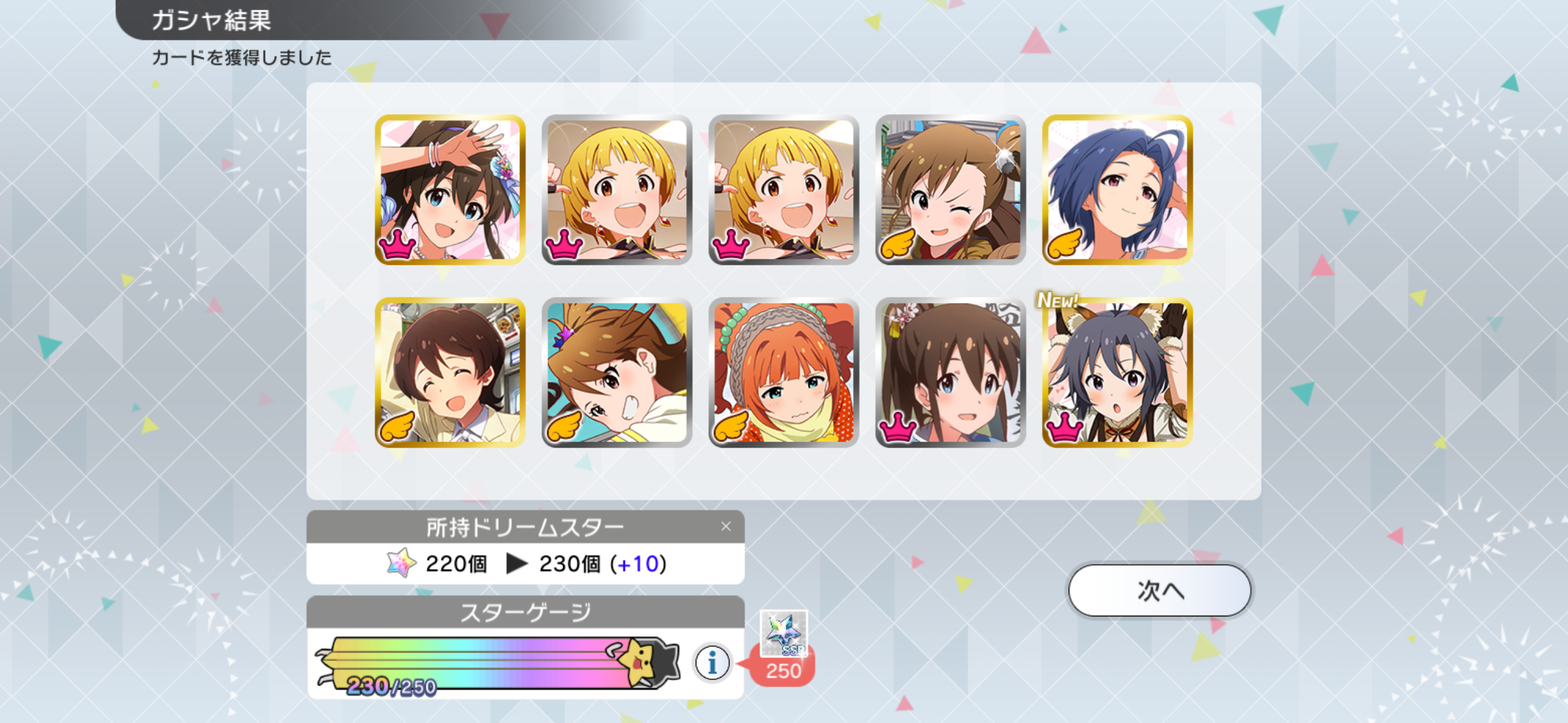The width and height of the screenshot is (1568, 723).
Task: Open the star gauge info button
Action: pos(712,662)
